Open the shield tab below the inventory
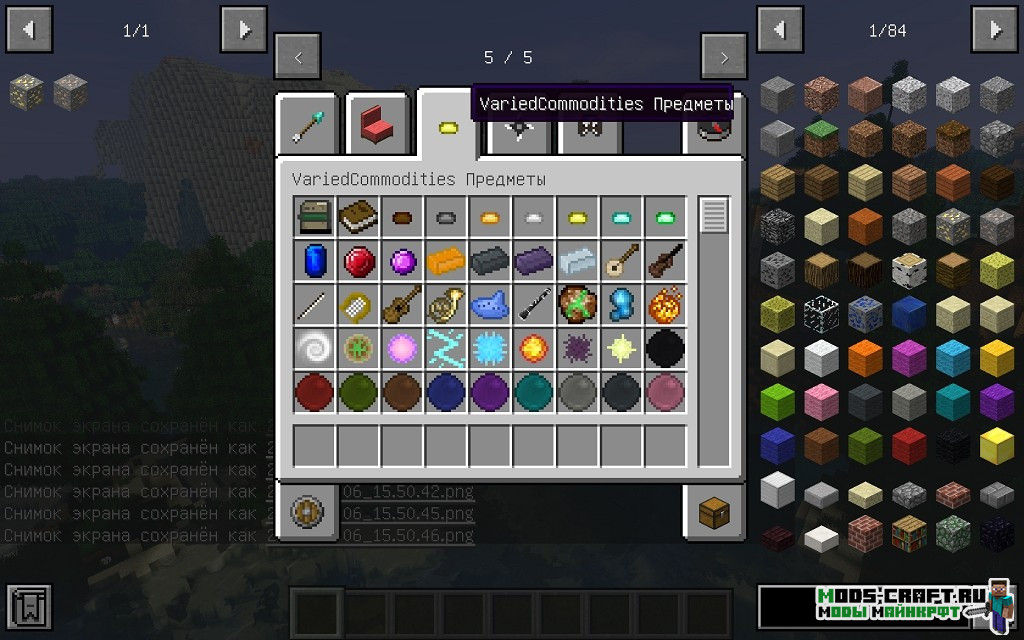 [x=307, y=512]
